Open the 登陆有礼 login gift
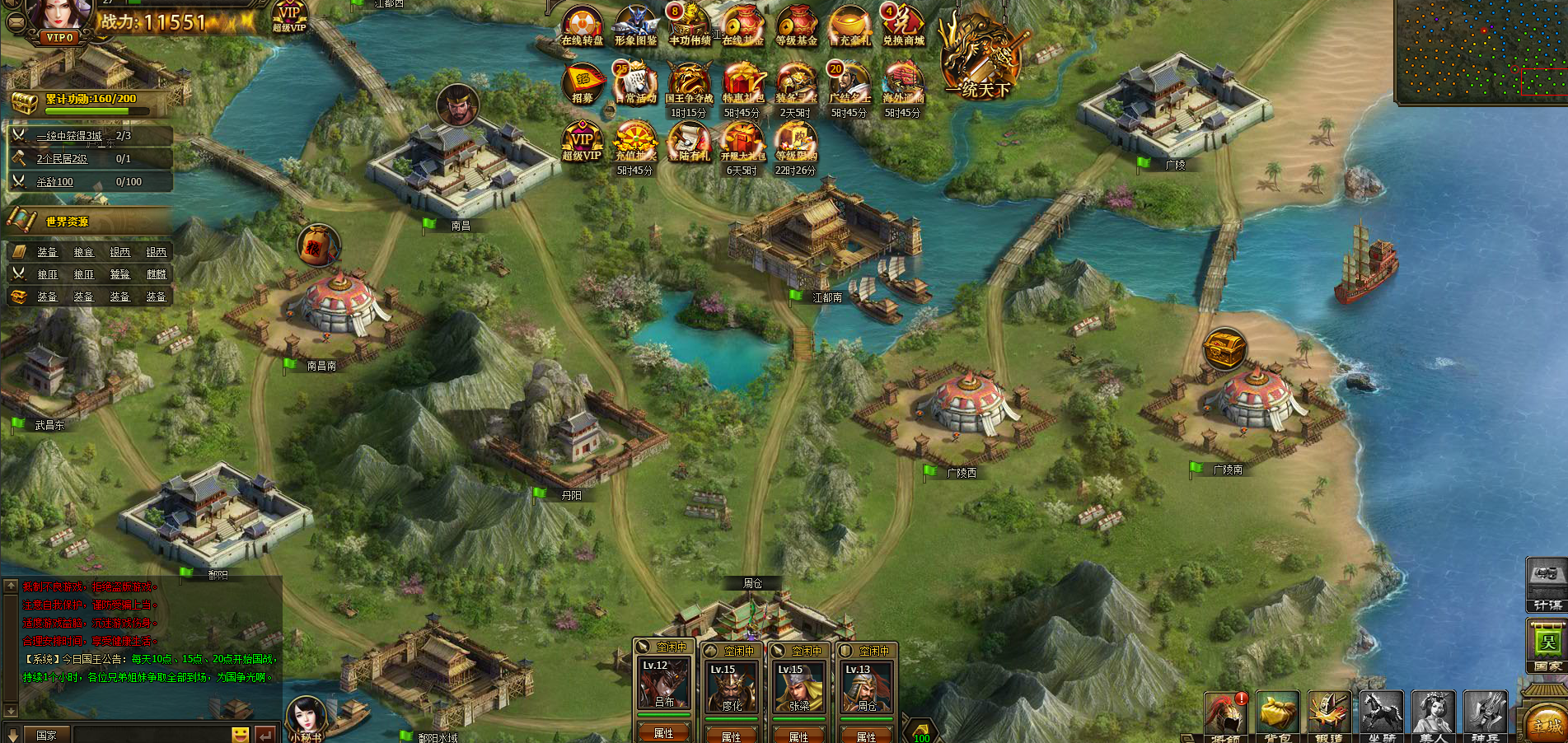Image resolution: width=1568 pixels, height=743 pixels. tap(689, 142)
